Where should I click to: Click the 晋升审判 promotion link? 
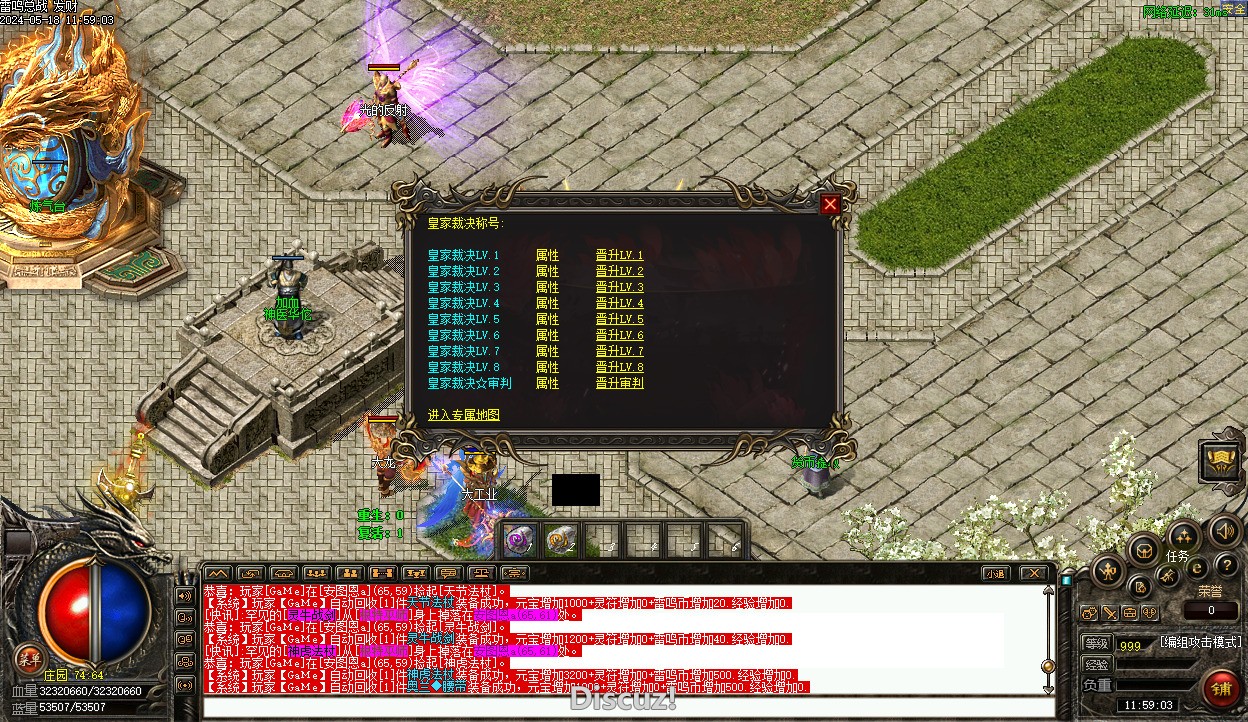[619, 383]
